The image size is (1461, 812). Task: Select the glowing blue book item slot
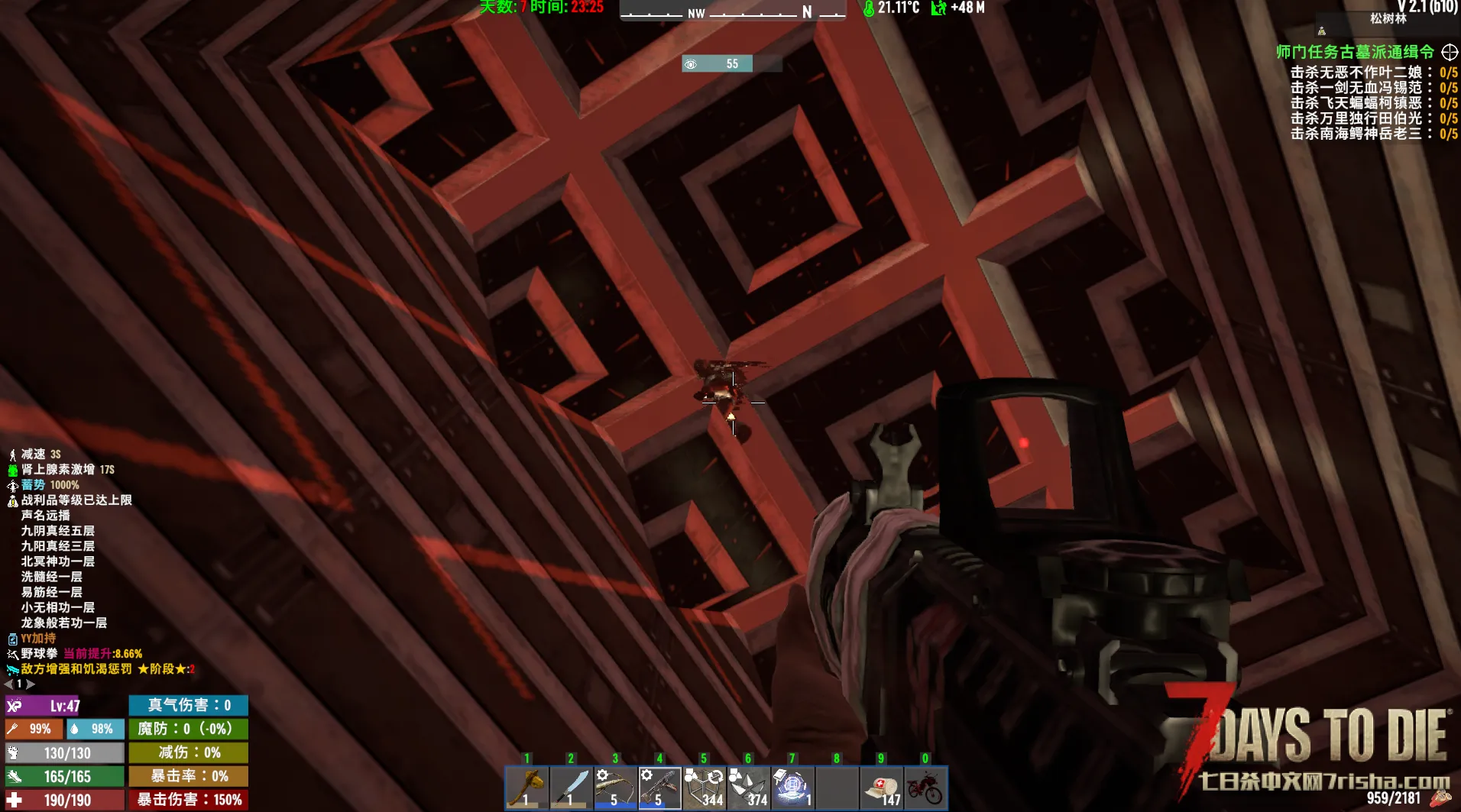[792, 788]
